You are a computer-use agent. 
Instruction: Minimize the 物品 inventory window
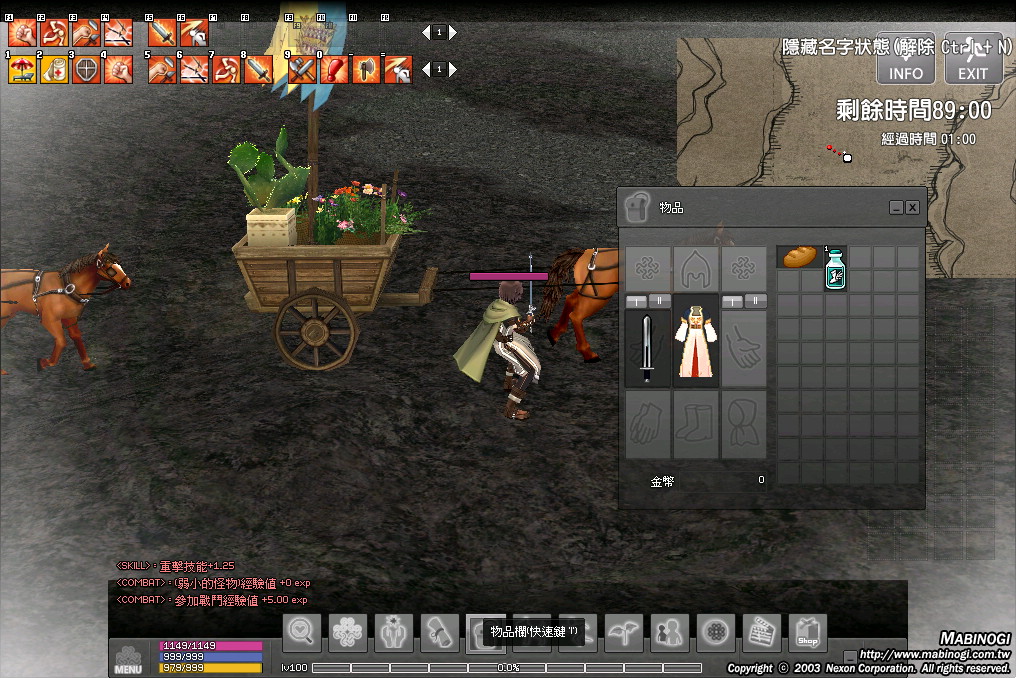coord(896,207)
